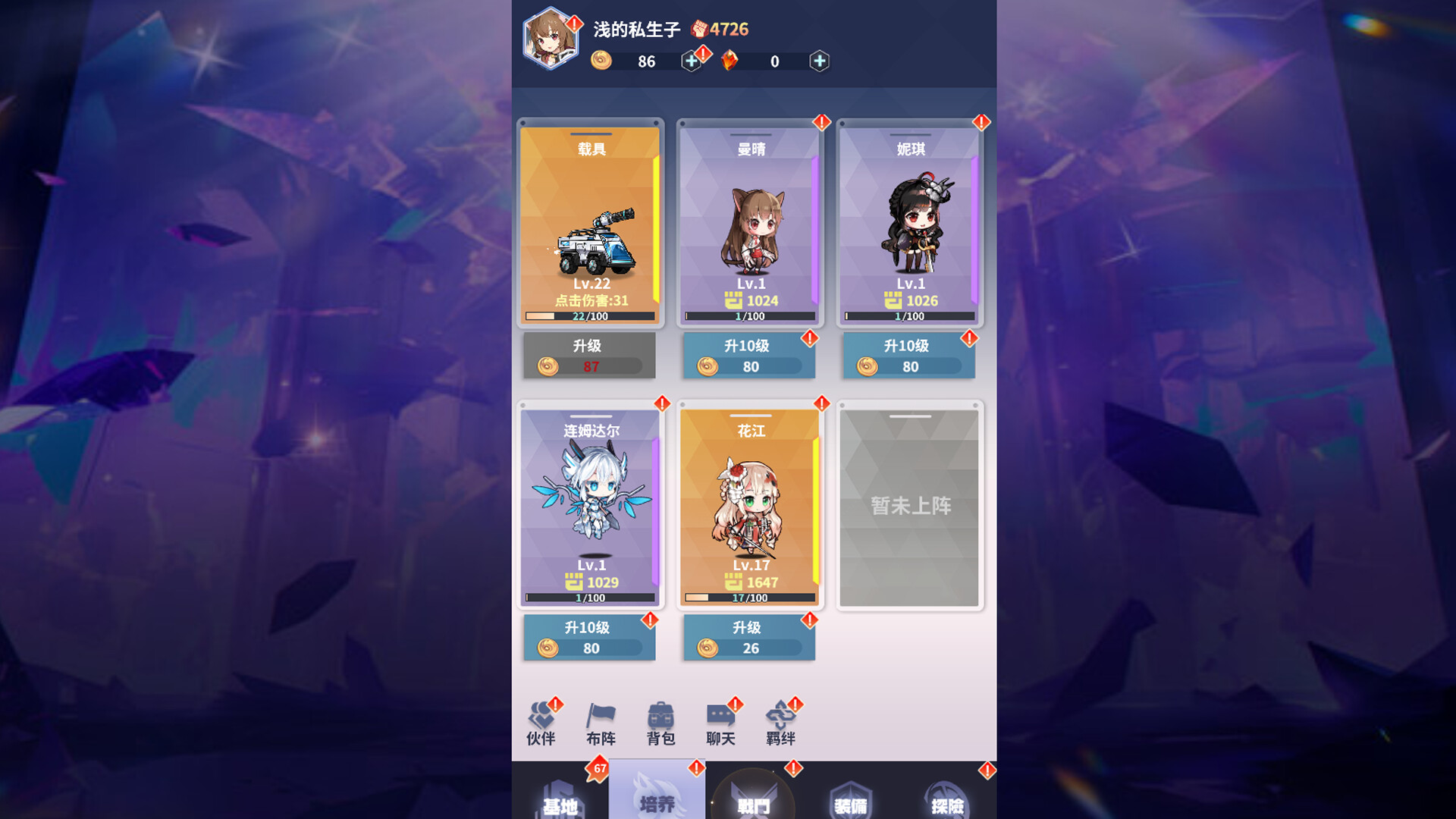Open the 背包 backpack inventory
This screenshot has width=1456, height=819.
pos(660,722)
